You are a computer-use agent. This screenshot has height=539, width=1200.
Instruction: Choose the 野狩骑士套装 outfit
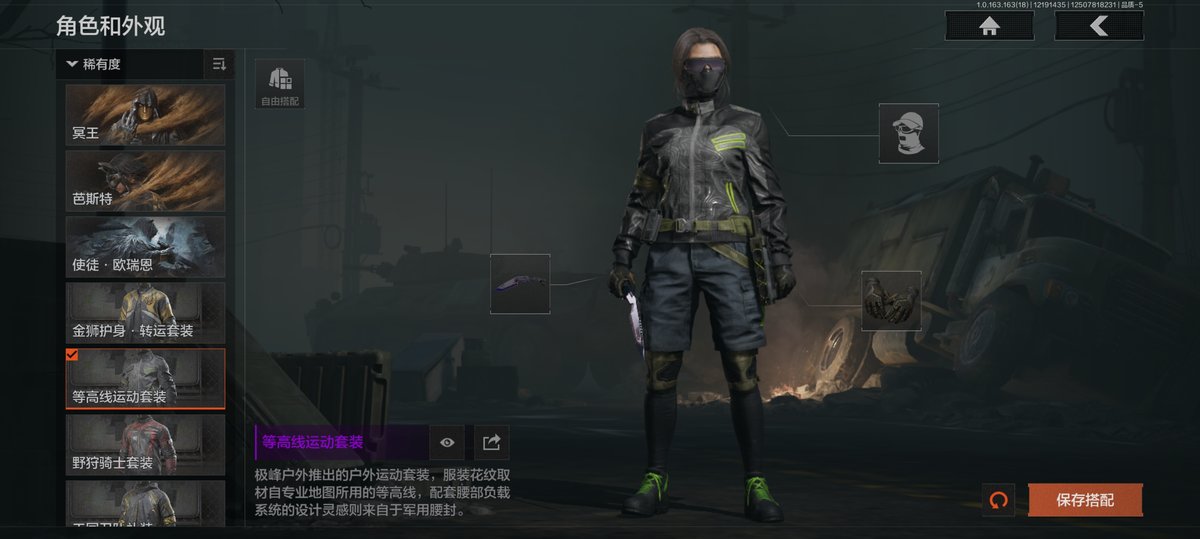(x=145, y=445)
